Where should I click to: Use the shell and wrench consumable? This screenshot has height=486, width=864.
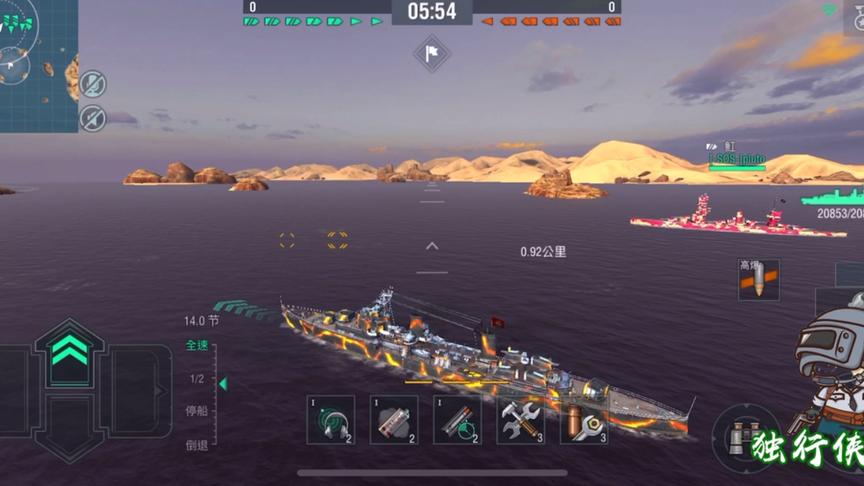point(584,419)
